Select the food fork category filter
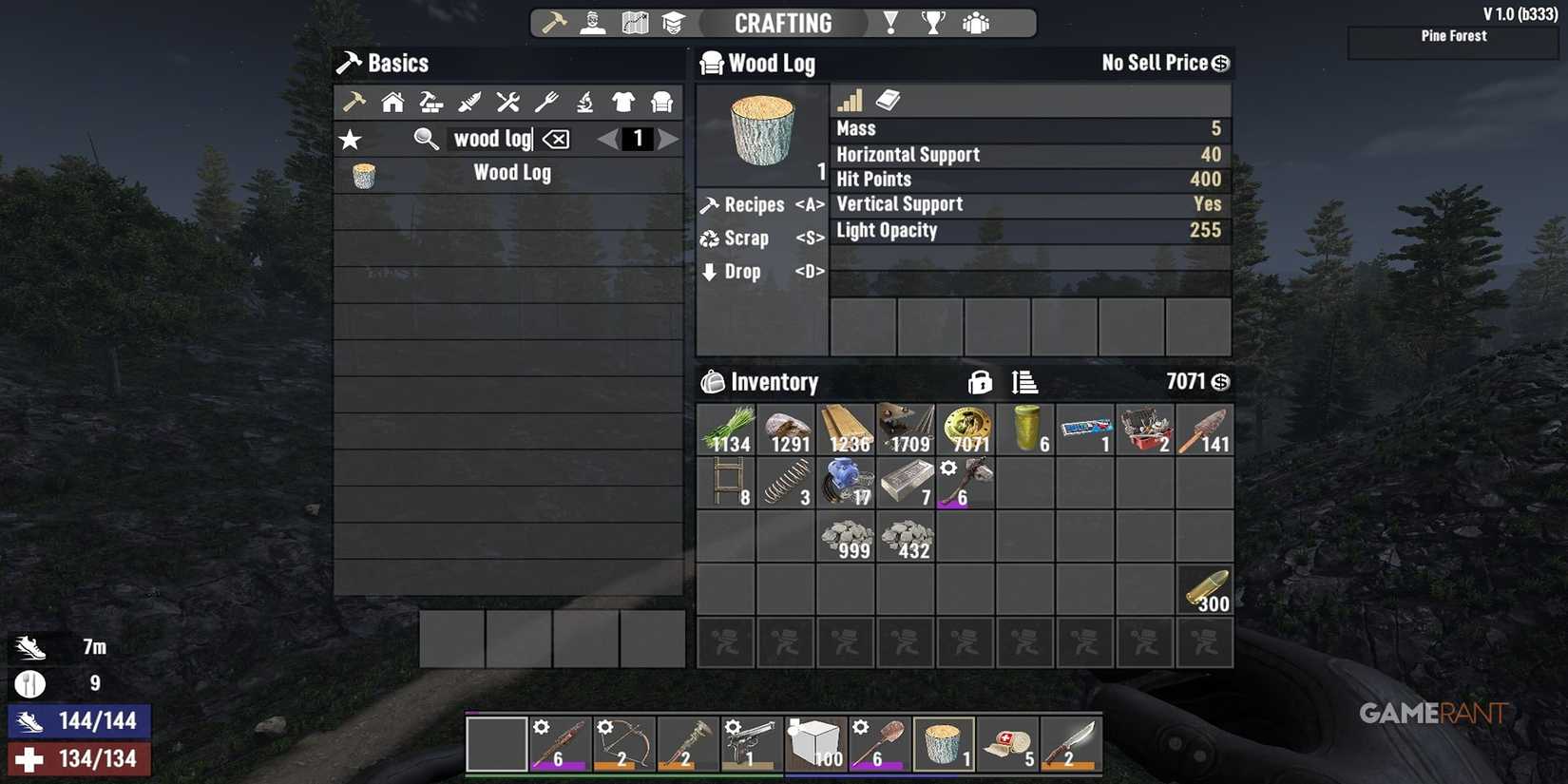1568x784 pixels. point(545,102)
